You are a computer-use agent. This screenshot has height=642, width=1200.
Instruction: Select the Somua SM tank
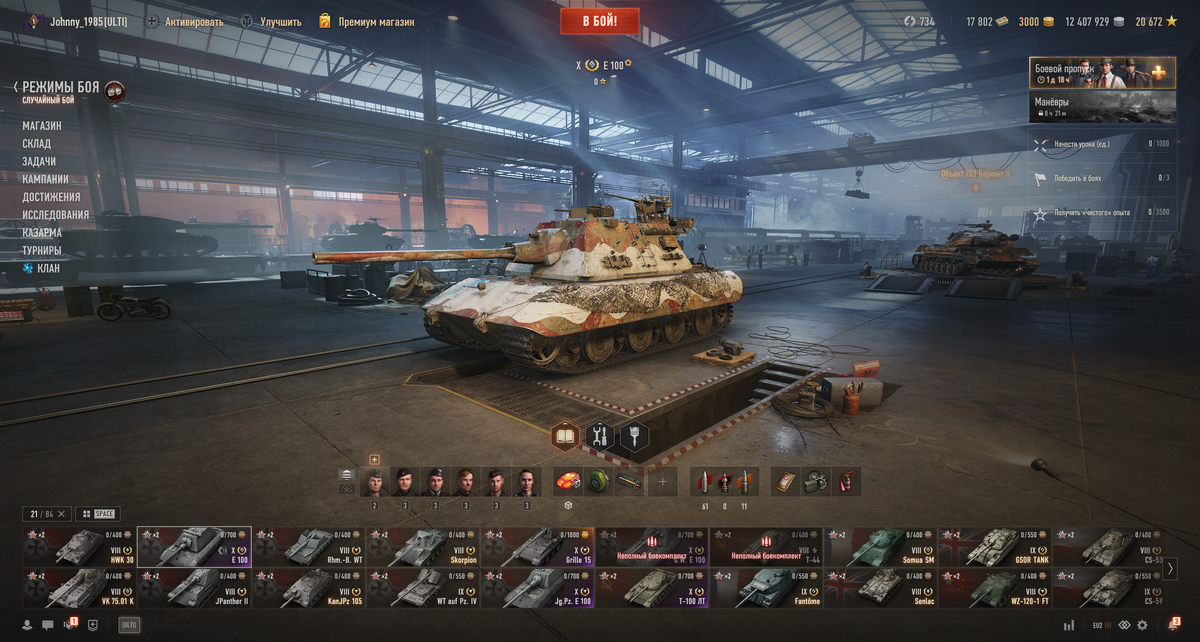879,547
